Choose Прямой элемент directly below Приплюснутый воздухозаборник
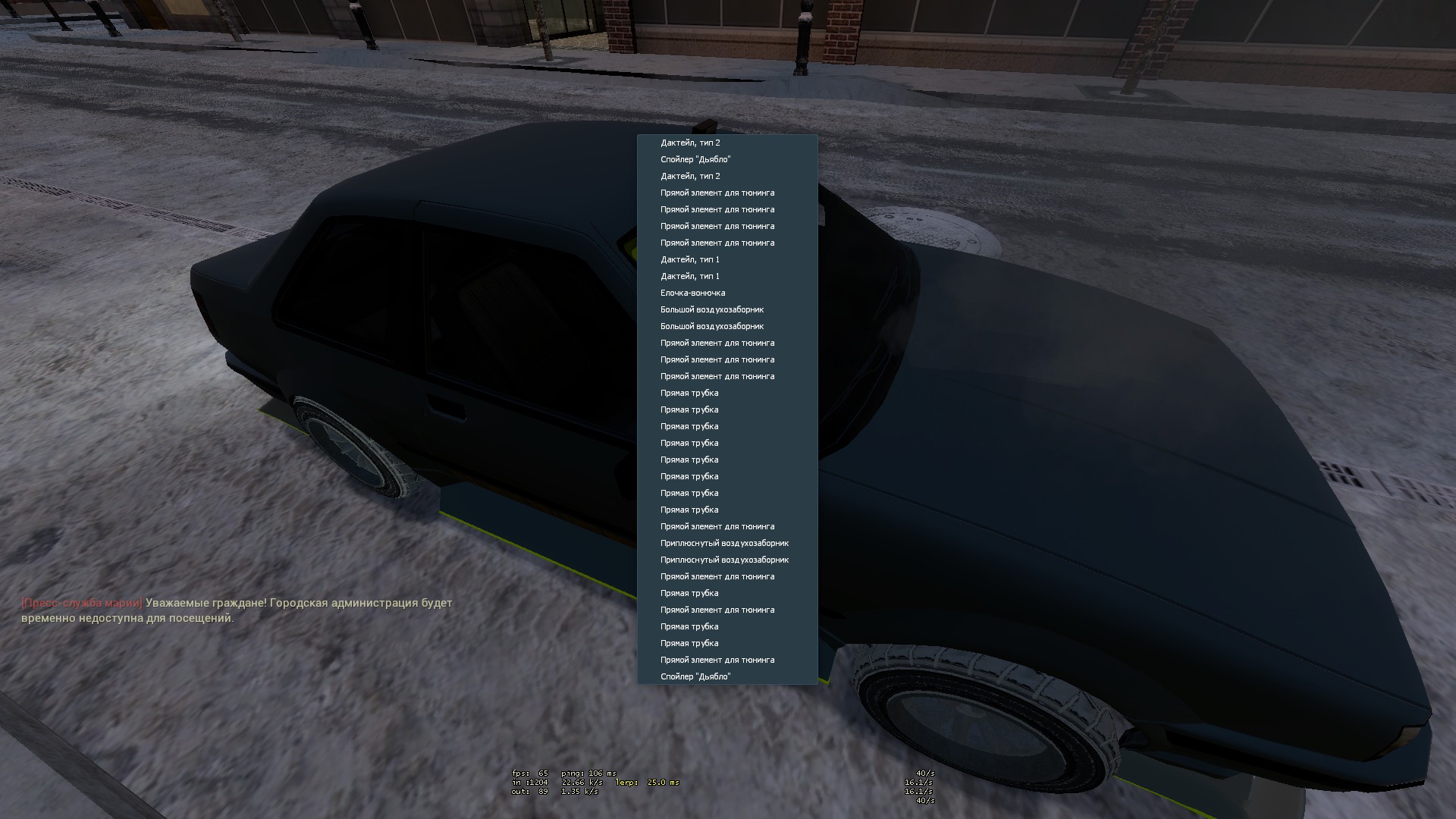Screen dimensions: 1456x819 (x=717, y=576)
